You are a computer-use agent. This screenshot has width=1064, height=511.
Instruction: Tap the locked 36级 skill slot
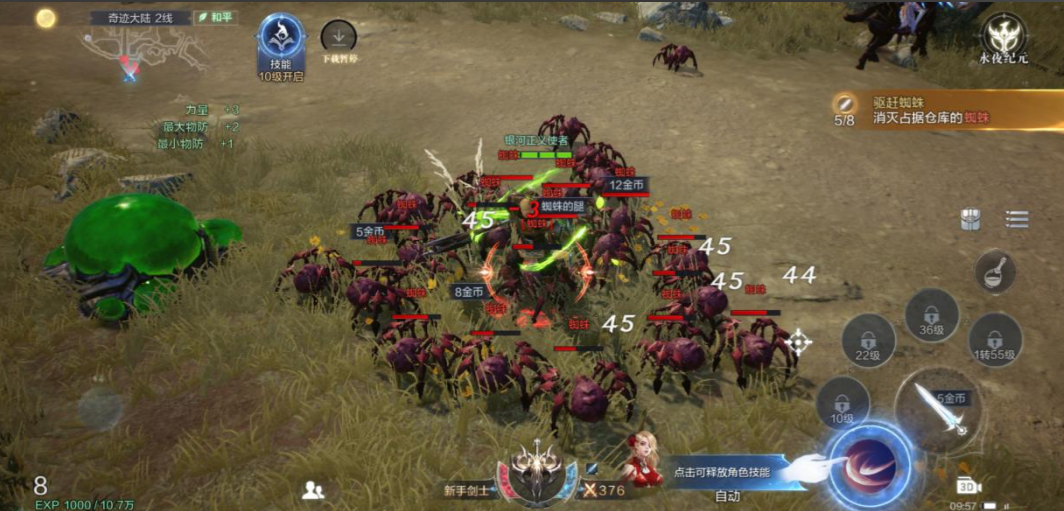[x=931, y=317]
